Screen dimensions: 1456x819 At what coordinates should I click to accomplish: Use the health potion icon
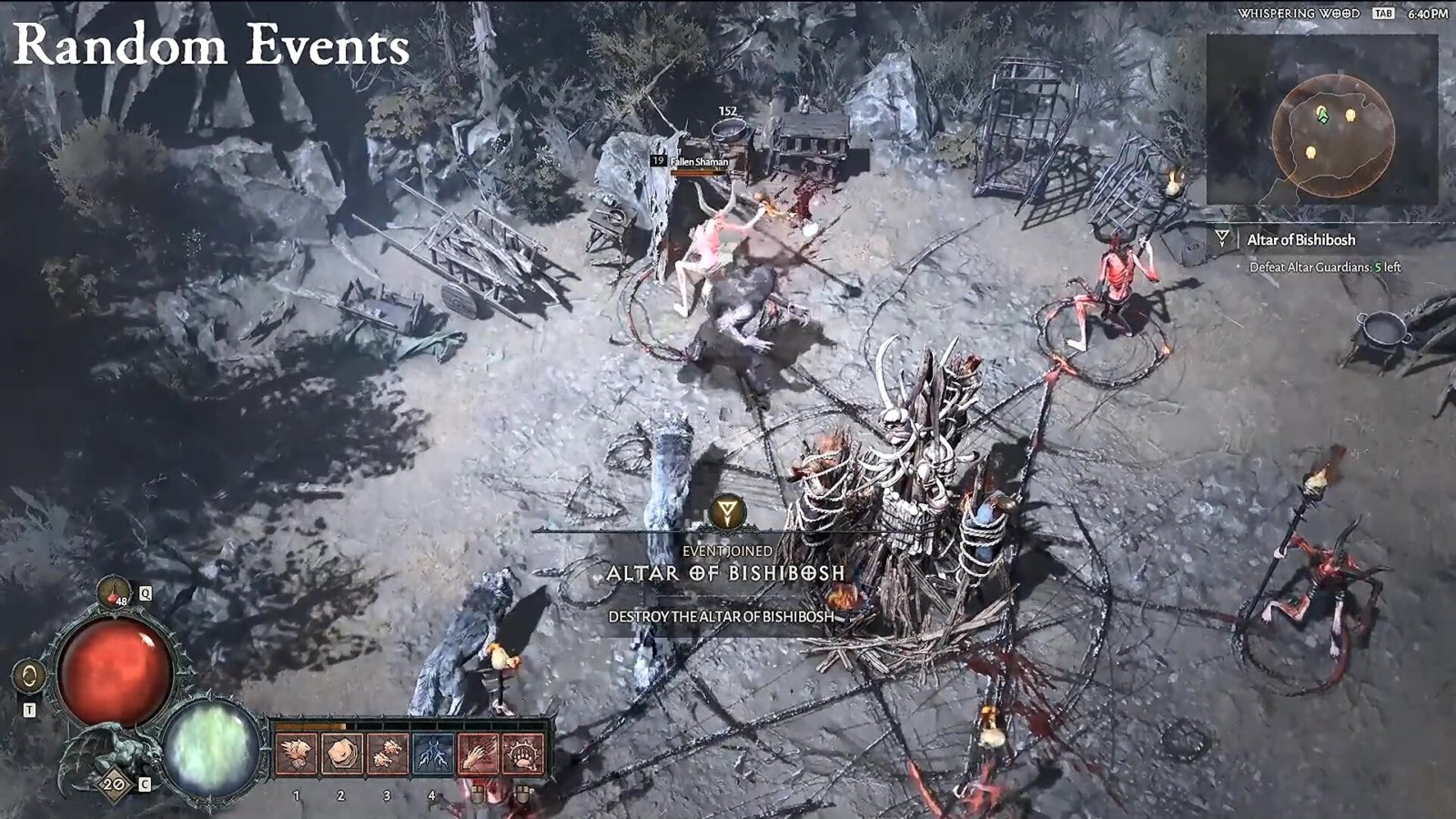coord(114,593)
